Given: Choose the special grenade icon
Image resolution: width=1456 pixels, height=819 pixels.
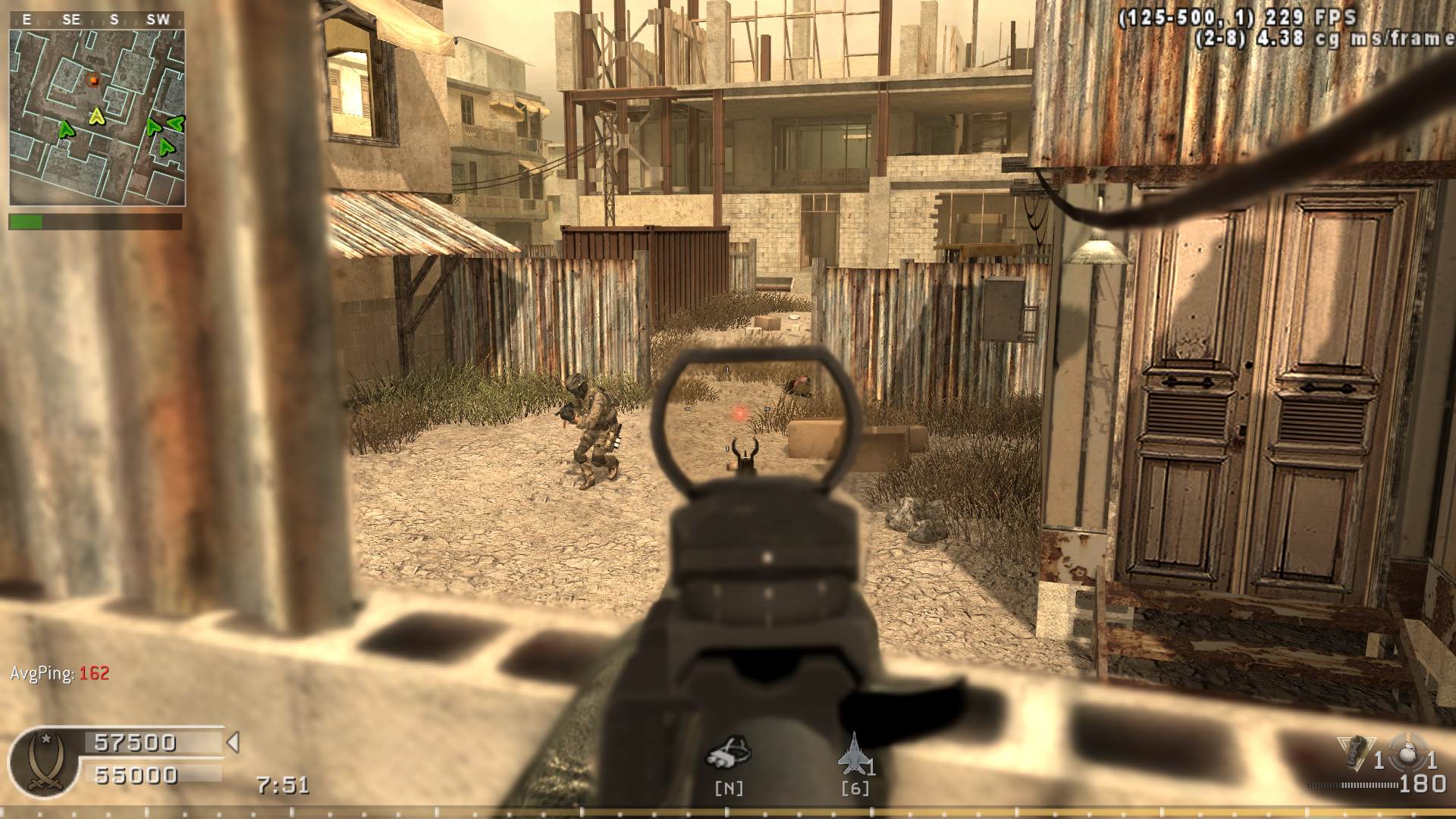Looking at the screenshot, I should [x=1355, y=751].
